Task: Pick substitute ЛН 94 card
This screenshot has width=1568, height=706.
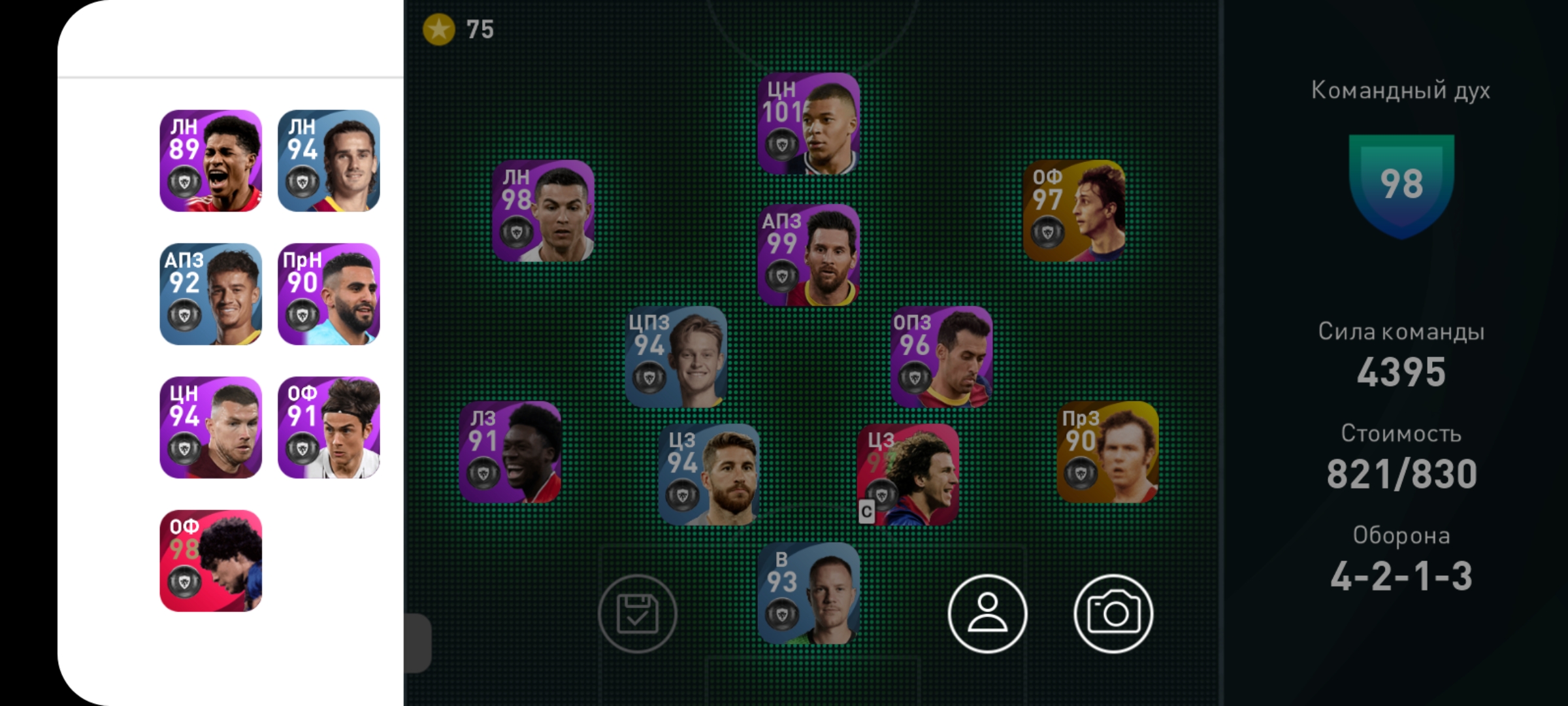Action: (329, 161)
